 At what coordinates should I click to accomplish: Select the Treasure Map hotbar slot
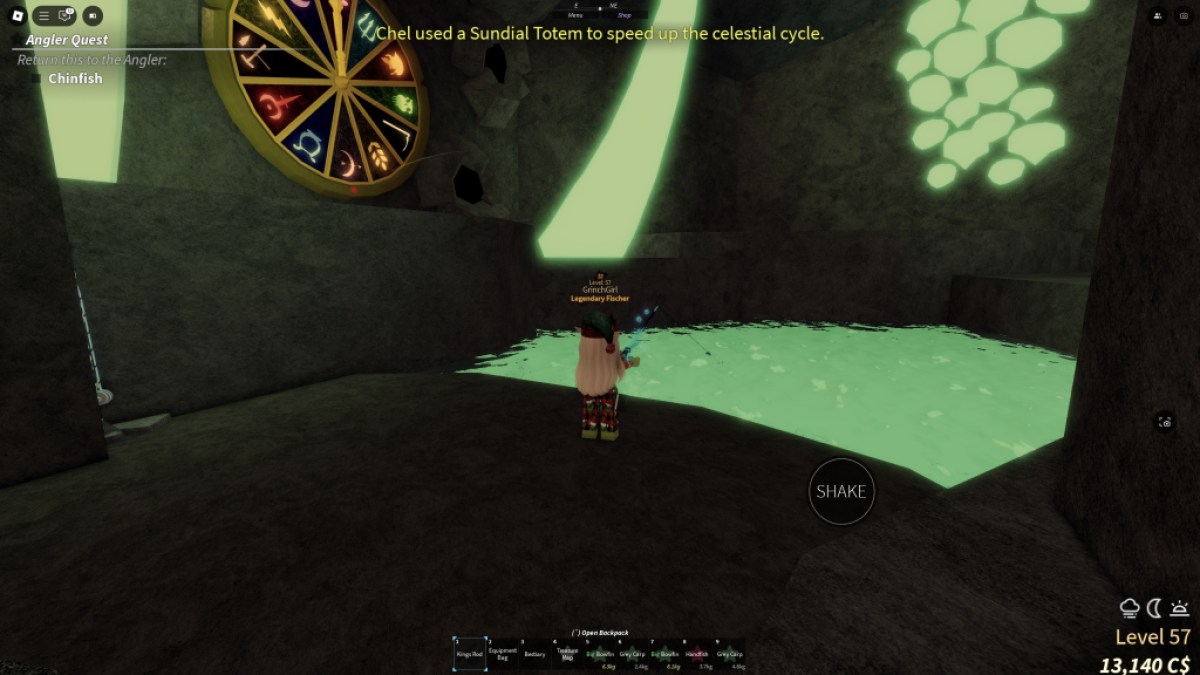pyautogui.click(x=567, y=654)
